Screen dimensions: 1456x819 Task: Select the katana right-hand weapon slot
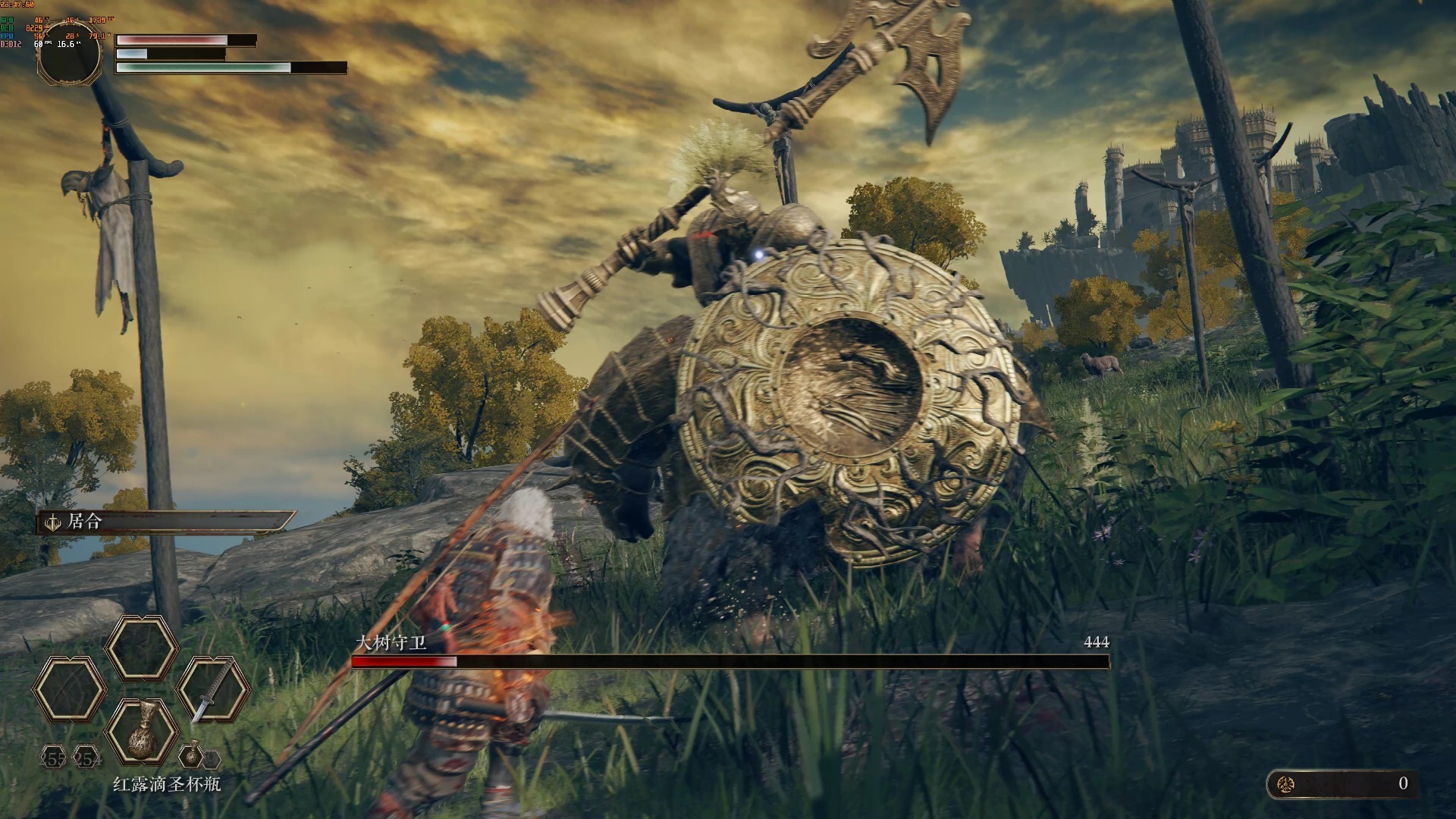(x=213, y=689)
